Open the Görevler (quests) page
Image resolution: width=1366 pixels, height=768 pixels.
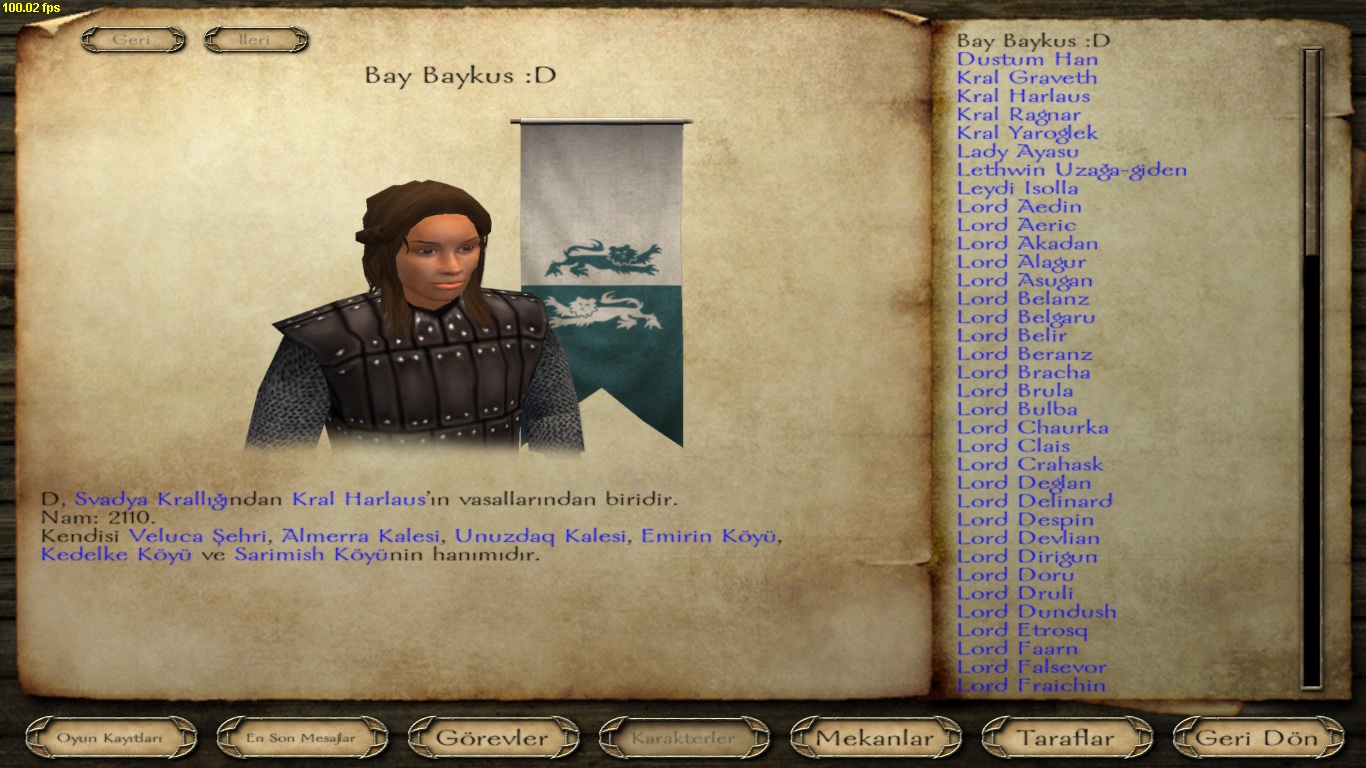coord(492,739)
